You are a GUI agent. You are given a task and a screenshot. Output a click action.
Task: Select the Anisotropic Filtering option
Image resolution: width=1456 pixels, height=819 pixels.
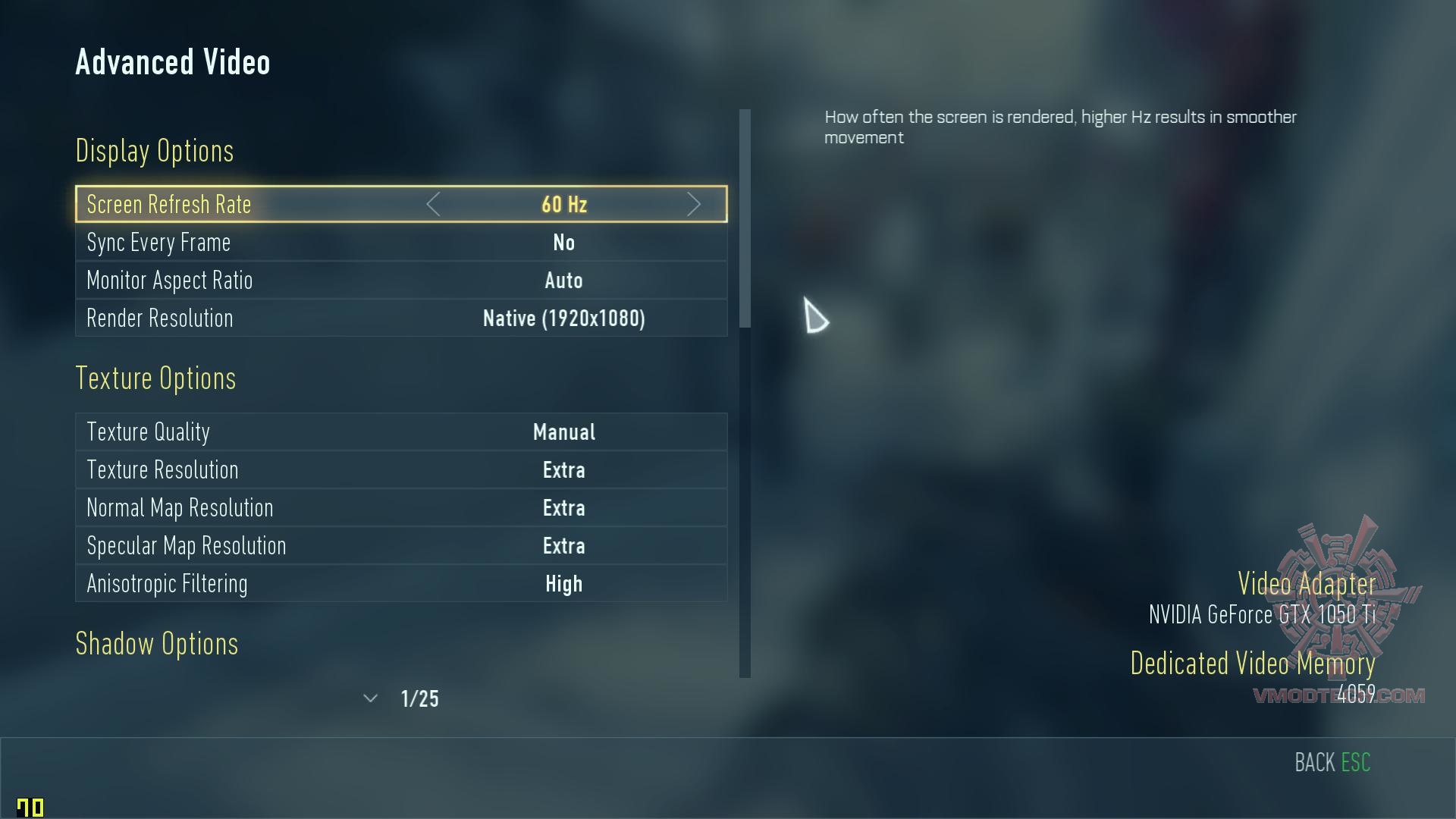pyautogui.click(x=400, y=584)
